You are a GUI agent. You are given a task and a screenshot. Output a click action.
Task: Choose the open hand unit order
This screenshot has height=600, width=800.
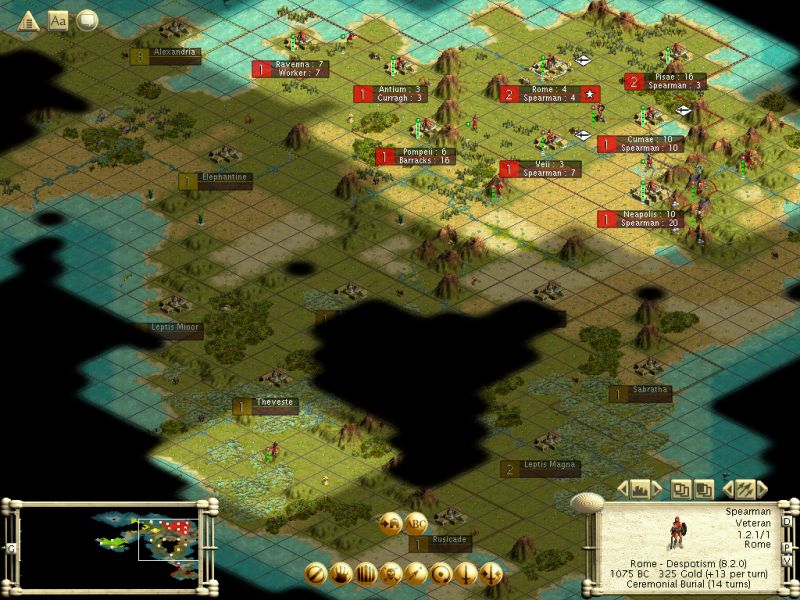tap(341, 574)
